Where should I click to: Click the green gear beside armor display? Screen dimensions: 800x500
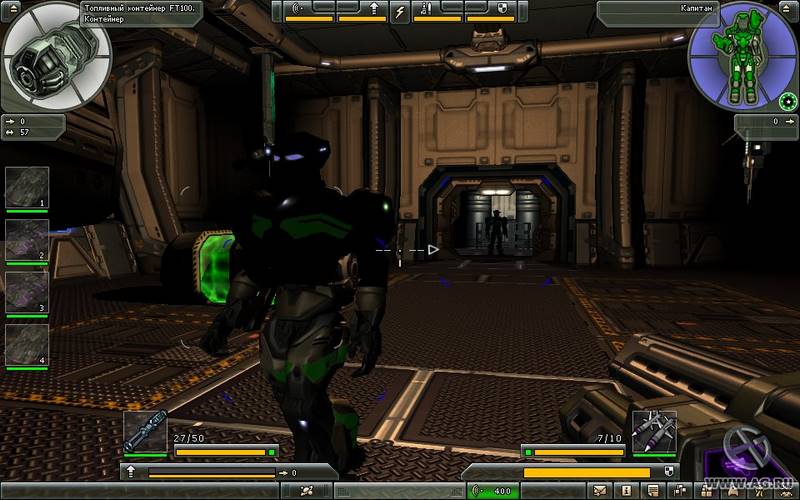click(x=787, y=101)
